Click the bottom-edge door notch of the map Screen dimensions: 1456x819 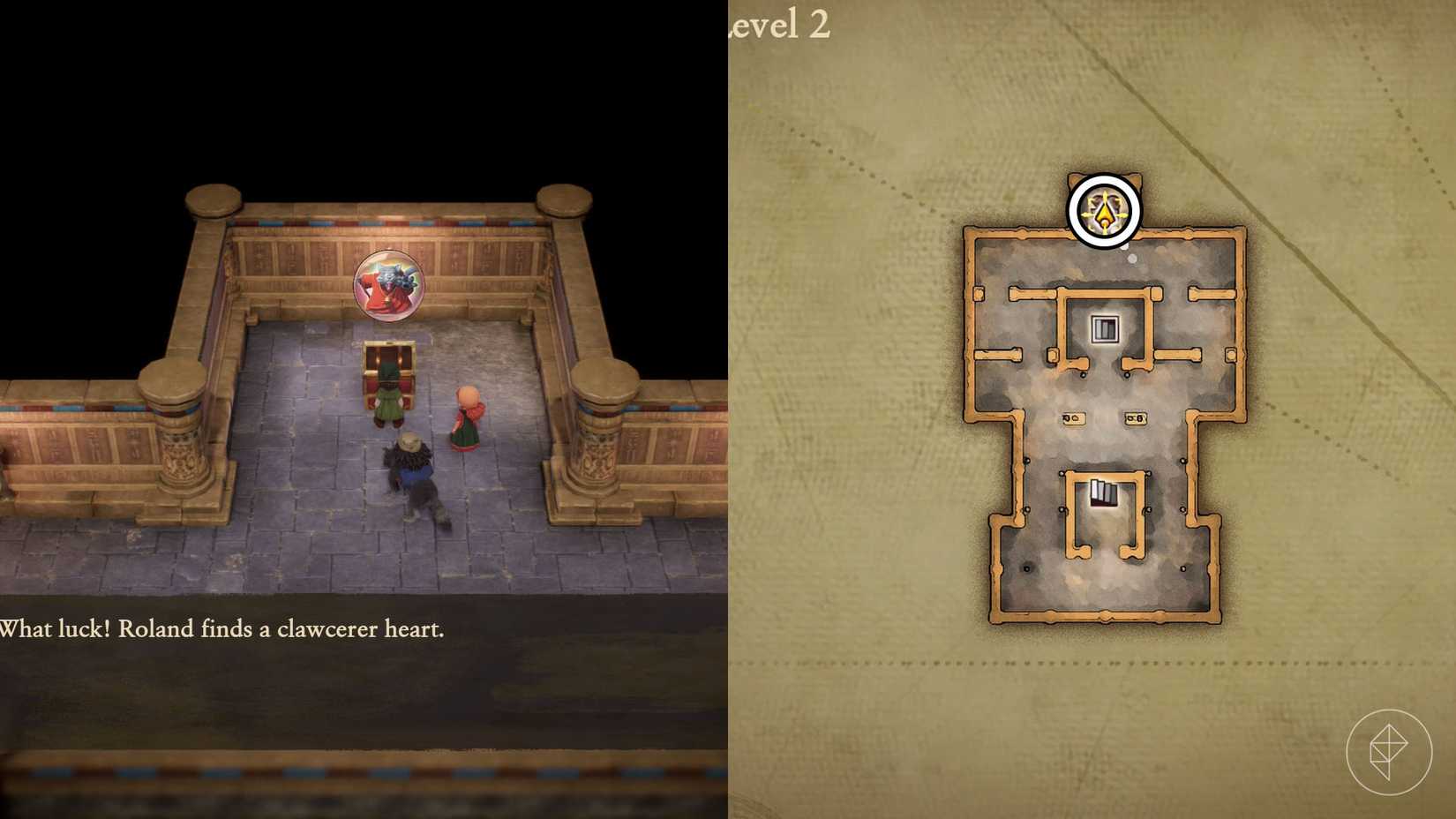pyautogui.click(x=1108, y=616)
